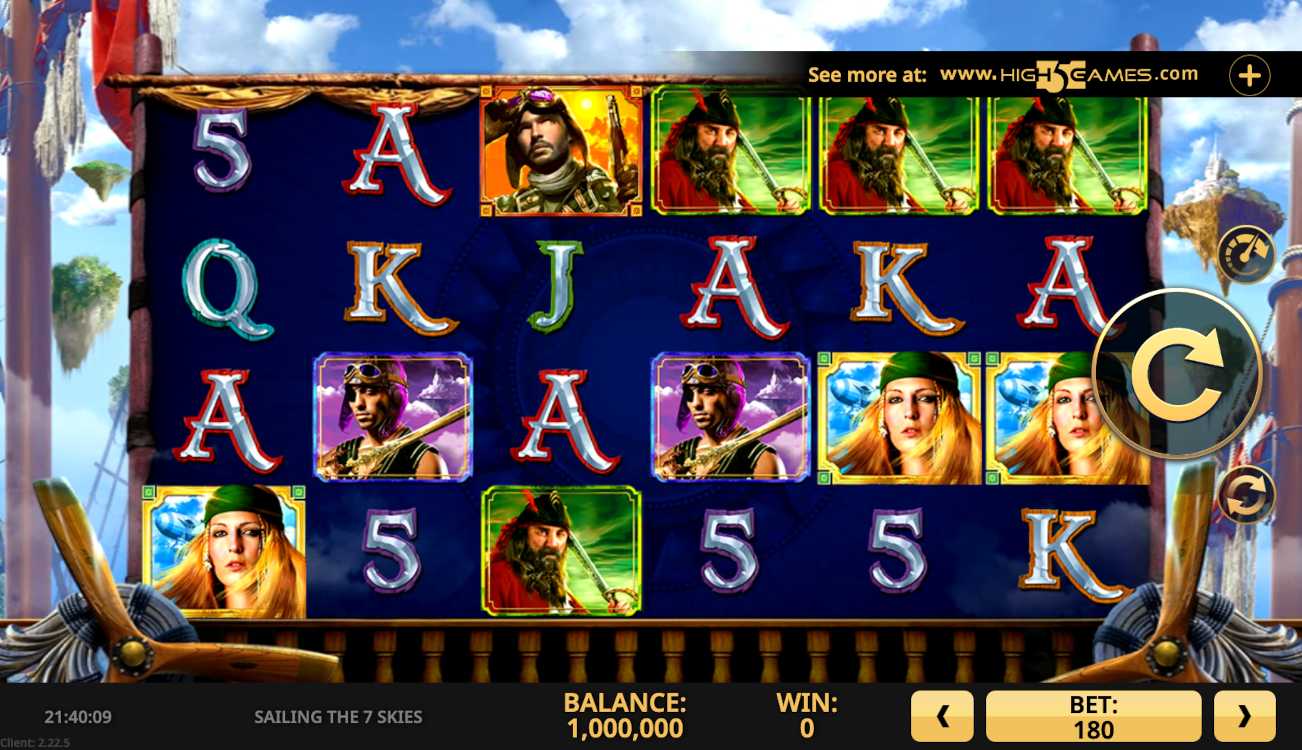Open the speedometer turbo spin option
The width and height of the screenshot is (1302, 750).
1245,254
